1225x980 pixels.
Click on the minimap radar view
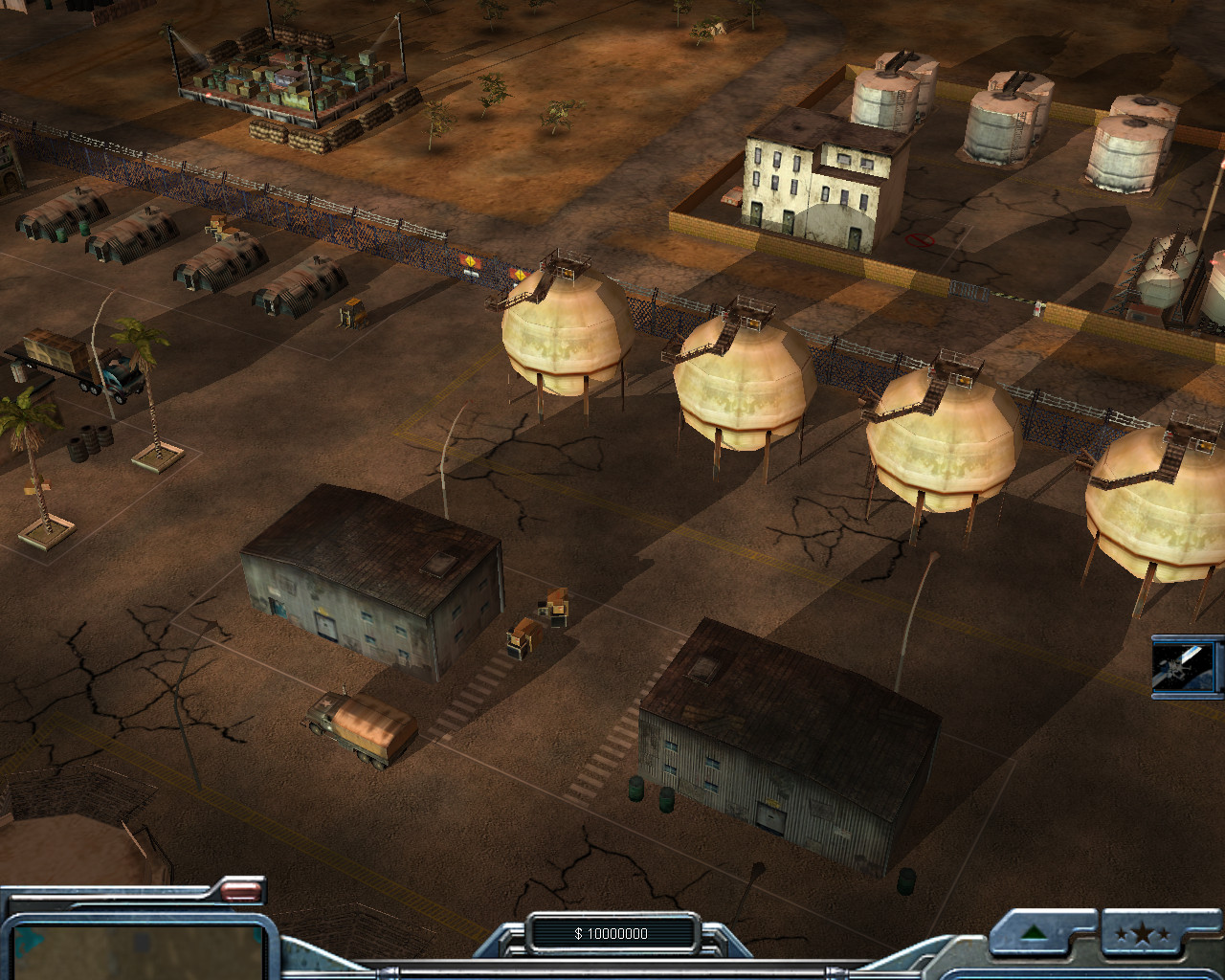(x=134, y=949)
